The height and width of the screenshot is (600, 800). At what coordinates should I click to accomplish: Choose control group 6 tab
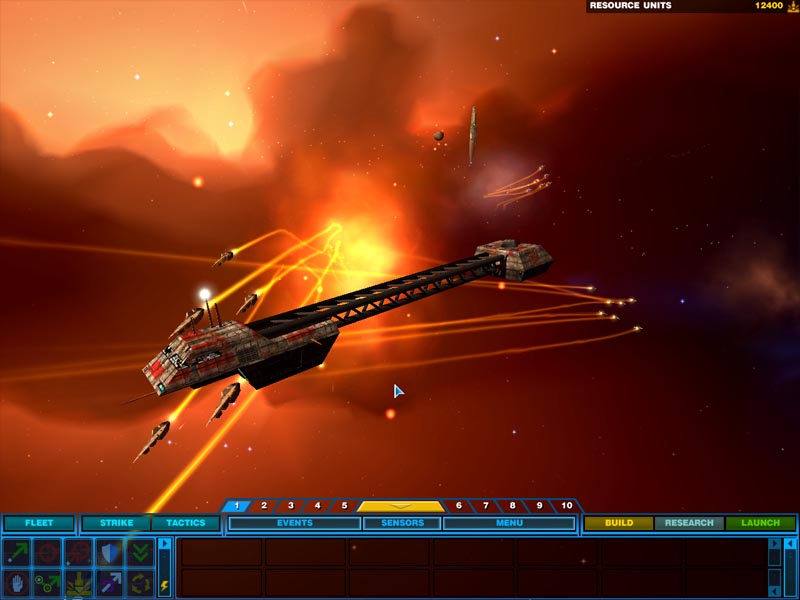tap(458, 506)
